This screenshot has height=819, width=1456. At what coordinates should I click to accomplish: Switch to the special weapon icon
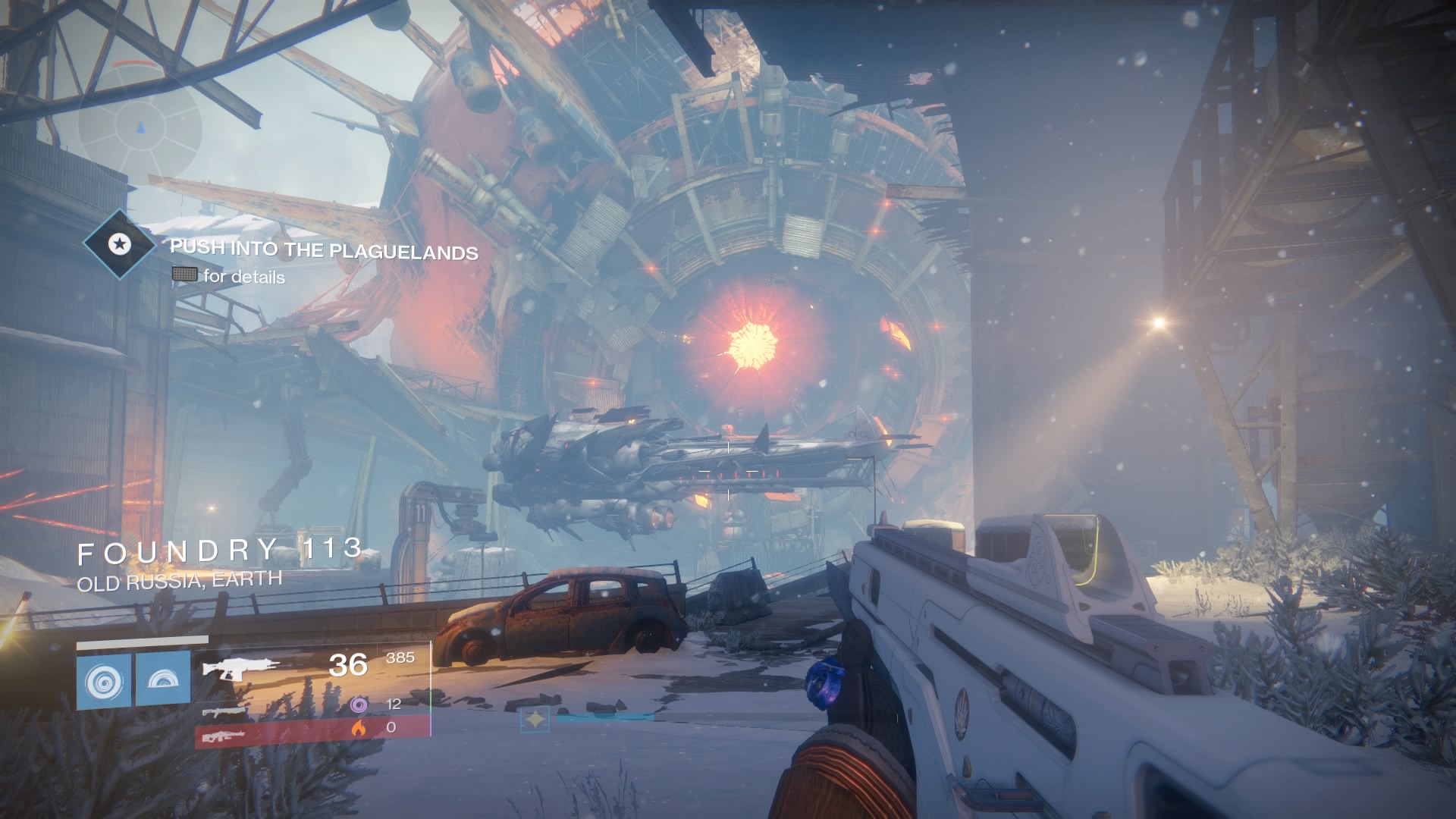click(225, 712)
